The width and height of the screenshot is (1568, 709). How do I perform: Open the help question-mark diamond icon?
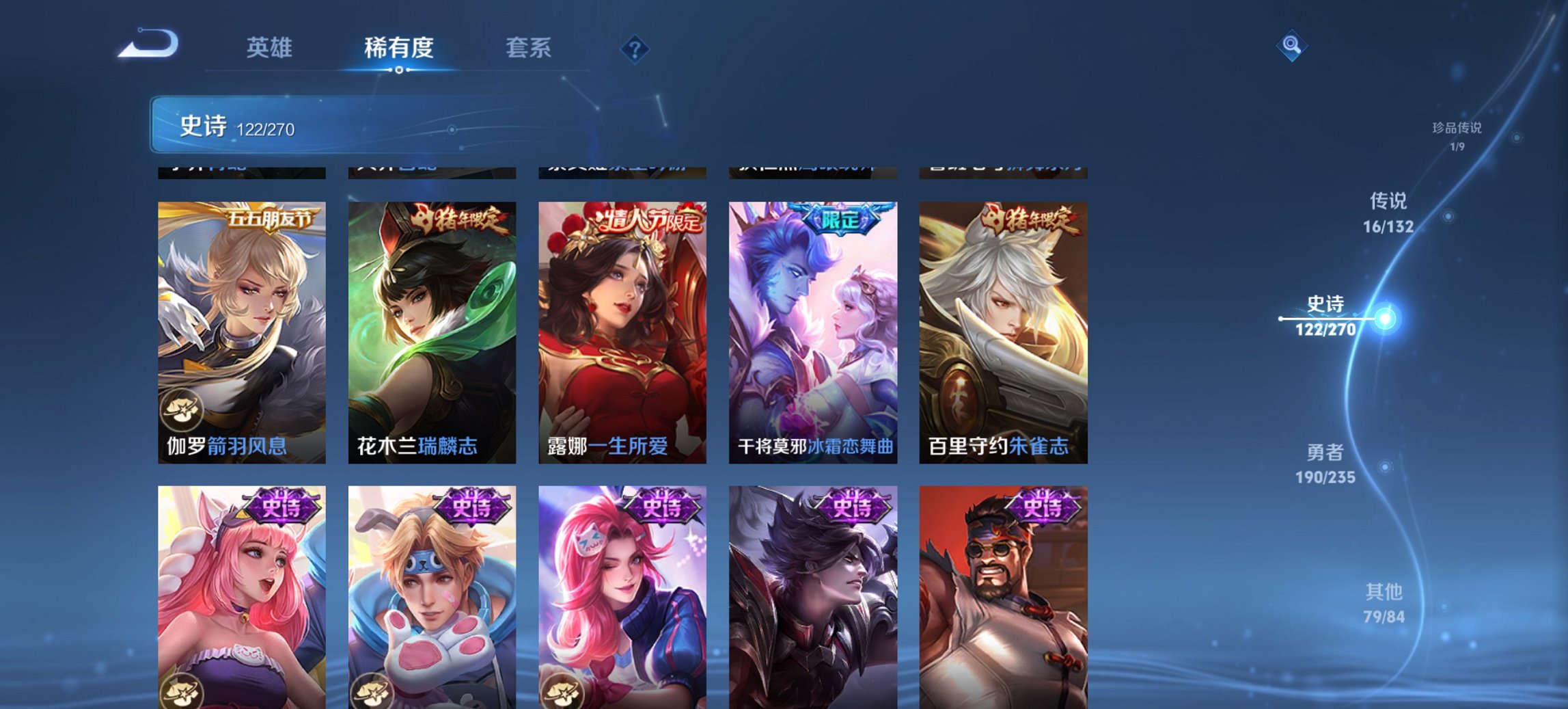click(635, 49)
